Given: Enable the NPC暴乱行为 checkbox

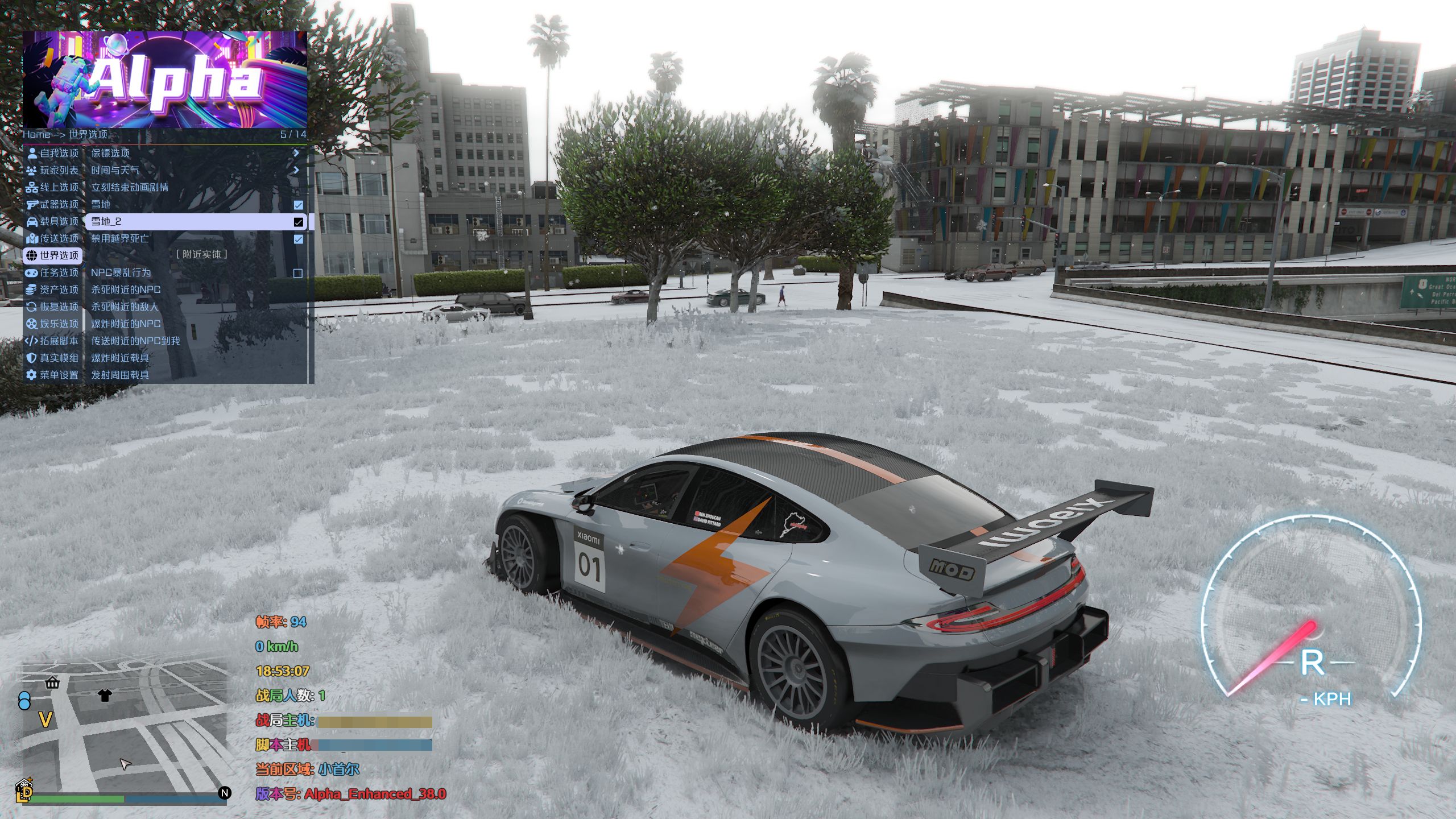Looking at the screenshot, I should [x=297, y=274].
